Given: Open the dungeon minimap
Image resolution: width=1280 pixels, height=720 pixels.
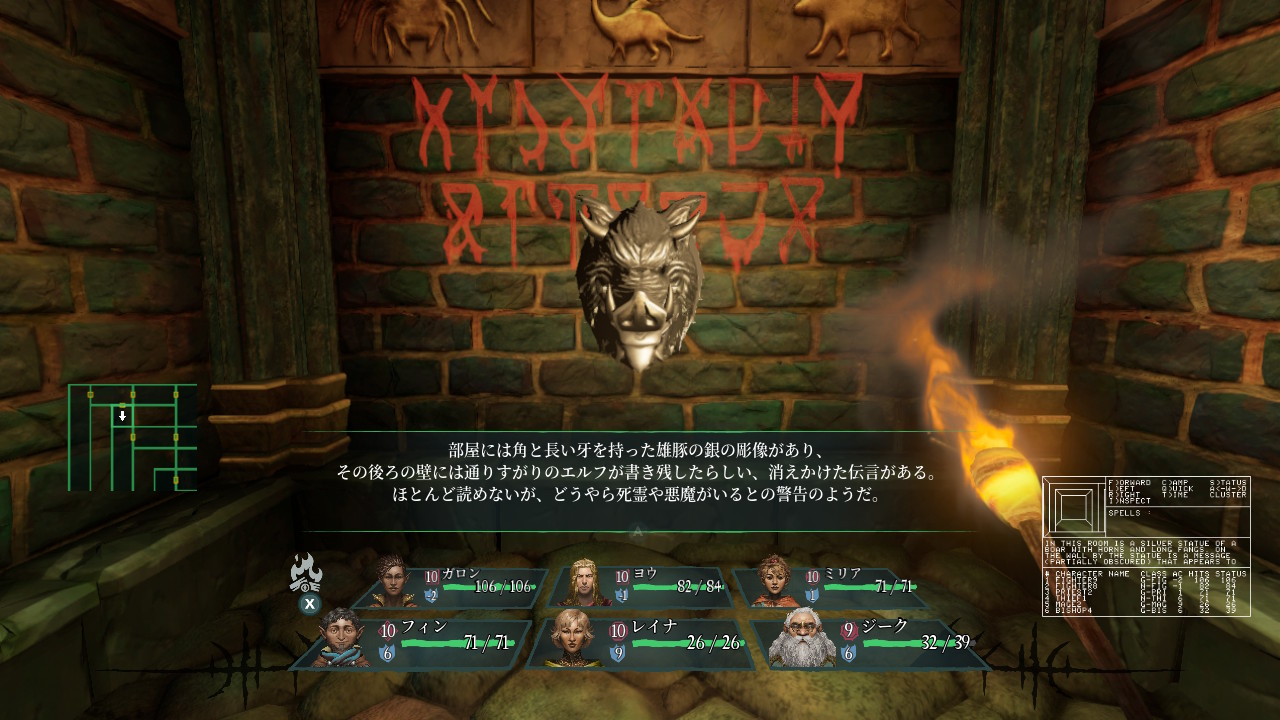Looking at the screenshot, I should coord(132,438).
